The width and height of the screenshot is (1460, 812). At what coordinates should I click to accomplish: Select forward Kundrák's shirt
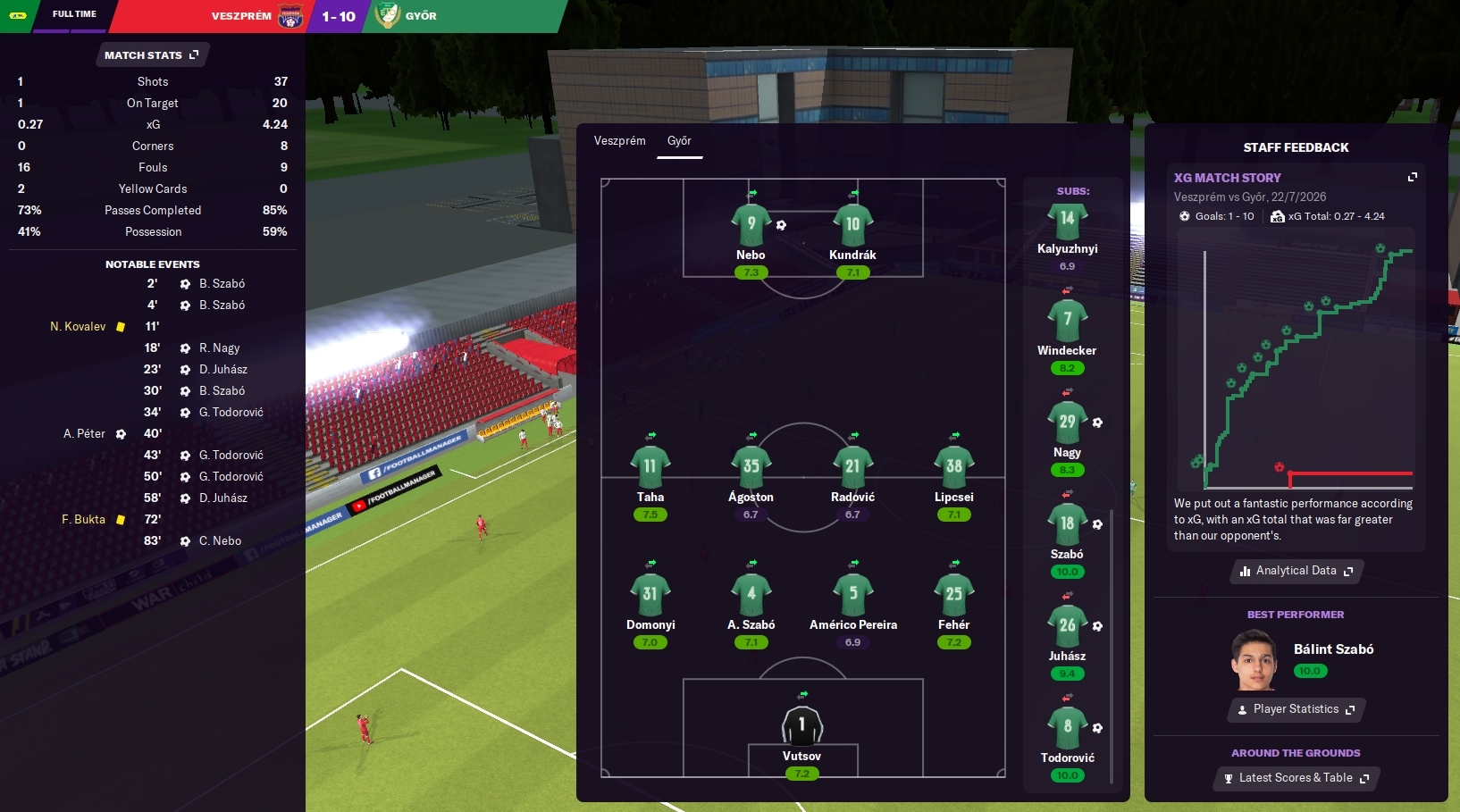(852, 225)
